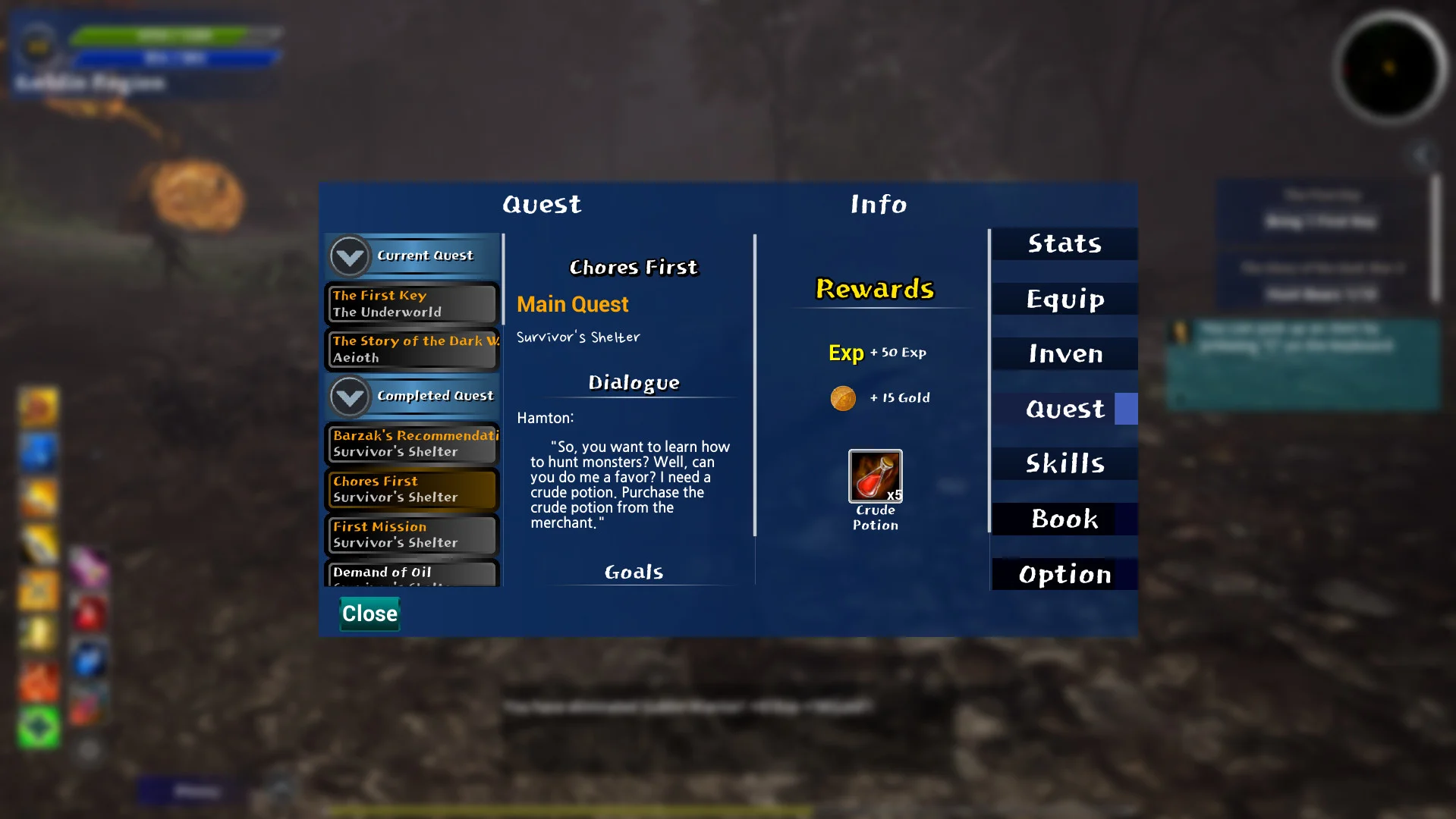The width and height of the screenshot is (1456, 819).
Task: Collapse the Current Quest section
Action: 349,256
